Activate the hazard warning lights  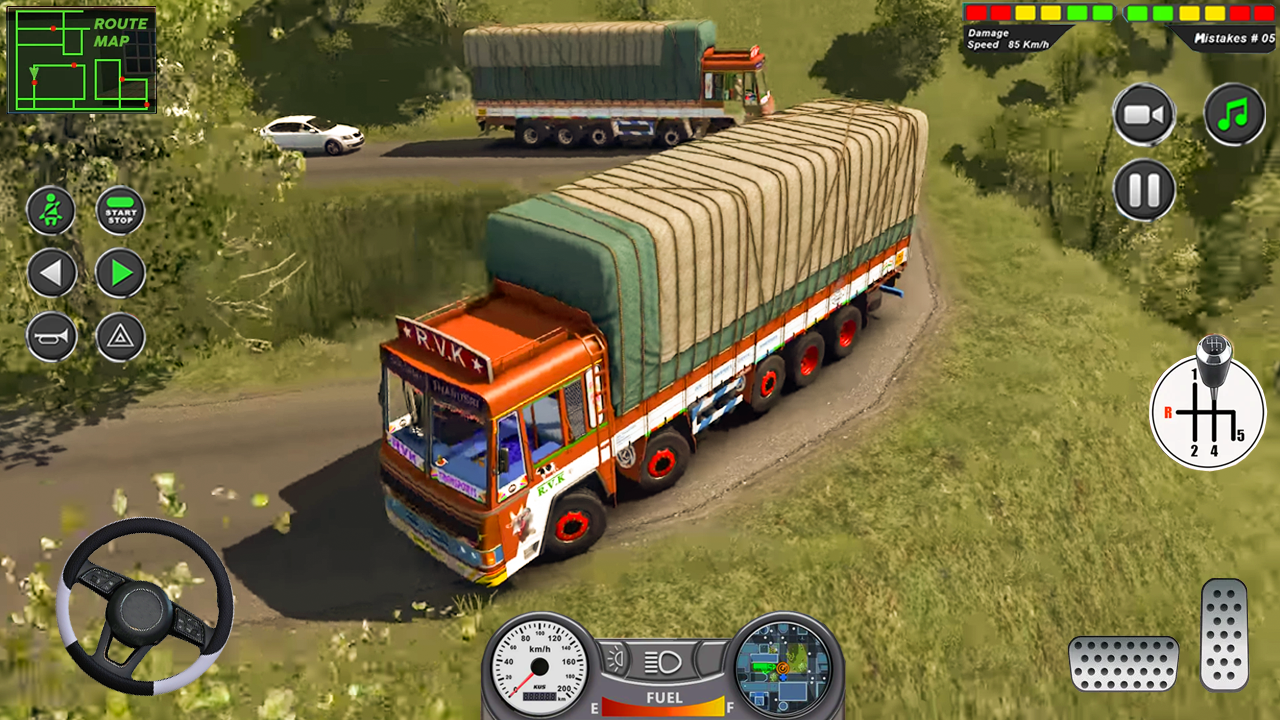(x=119, y=335)
